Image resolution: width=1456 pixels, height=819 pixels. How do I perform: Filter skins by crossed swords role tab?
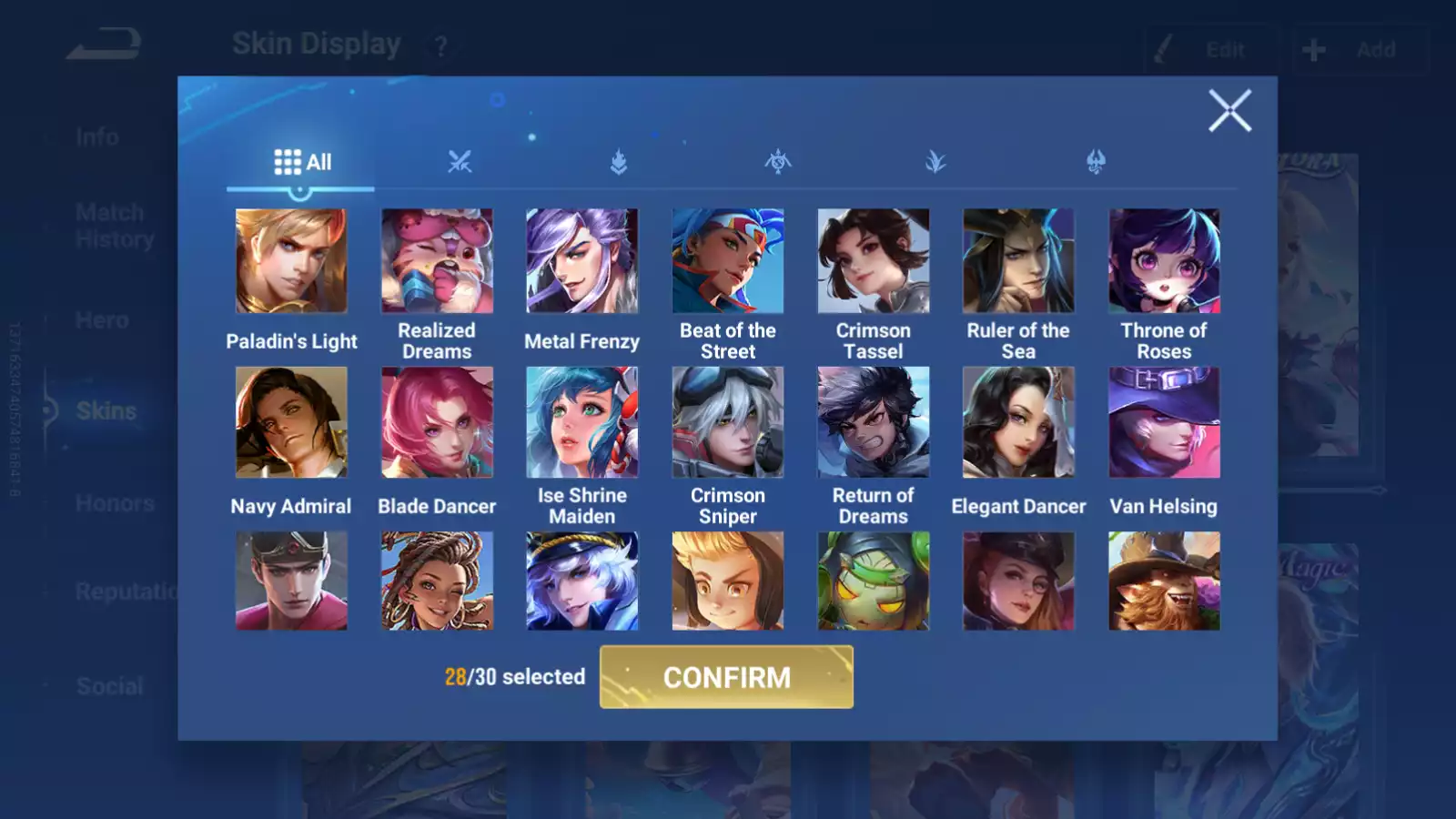point(460,162)
